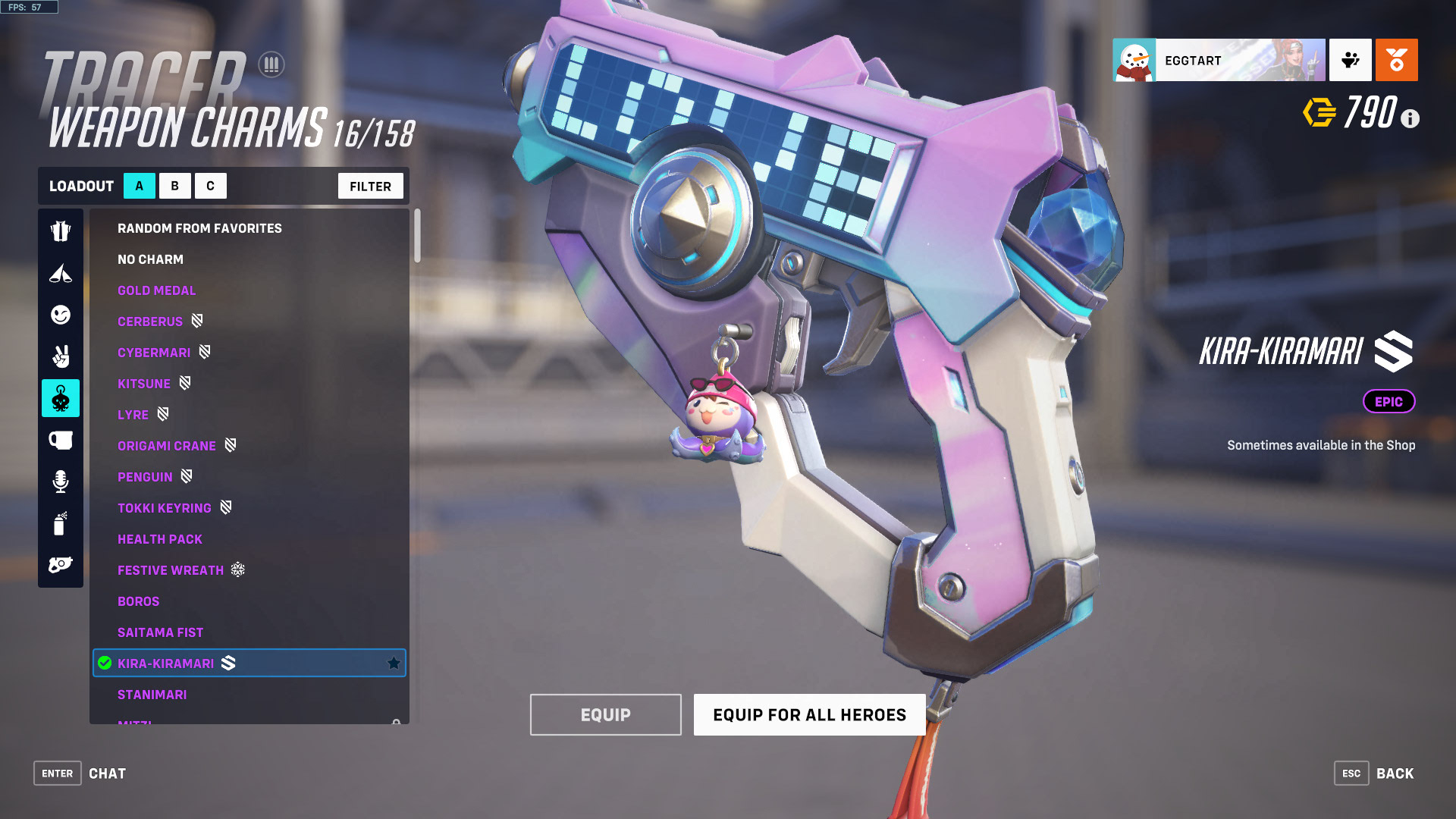Pick the Cerberus charm
1456x819 pixels.
coord(150,322)
